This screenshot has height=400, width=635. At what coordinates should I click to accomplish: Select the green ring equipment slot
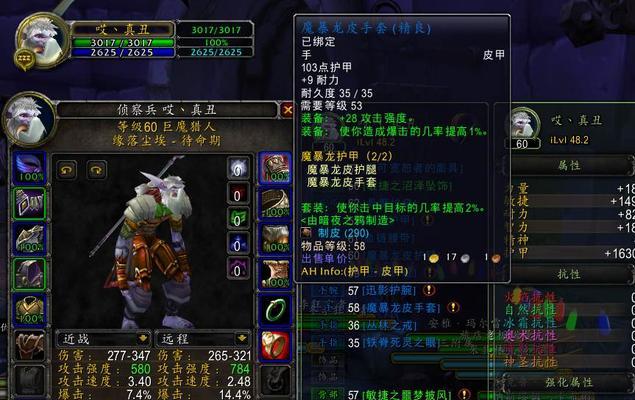(273, 310)
